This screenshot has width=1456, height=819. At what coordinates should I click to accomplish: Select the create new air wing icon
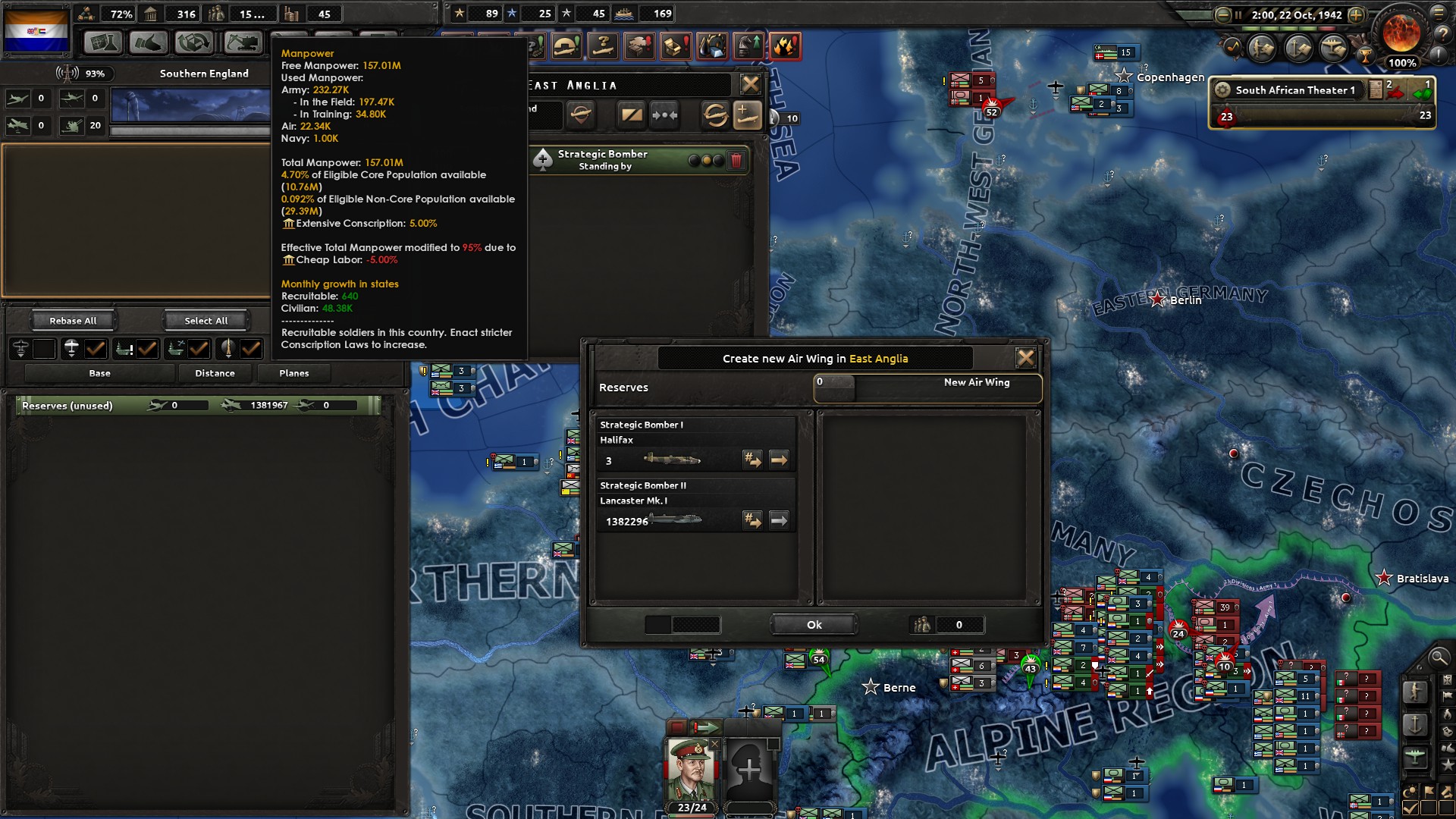(x=748, y=115)
